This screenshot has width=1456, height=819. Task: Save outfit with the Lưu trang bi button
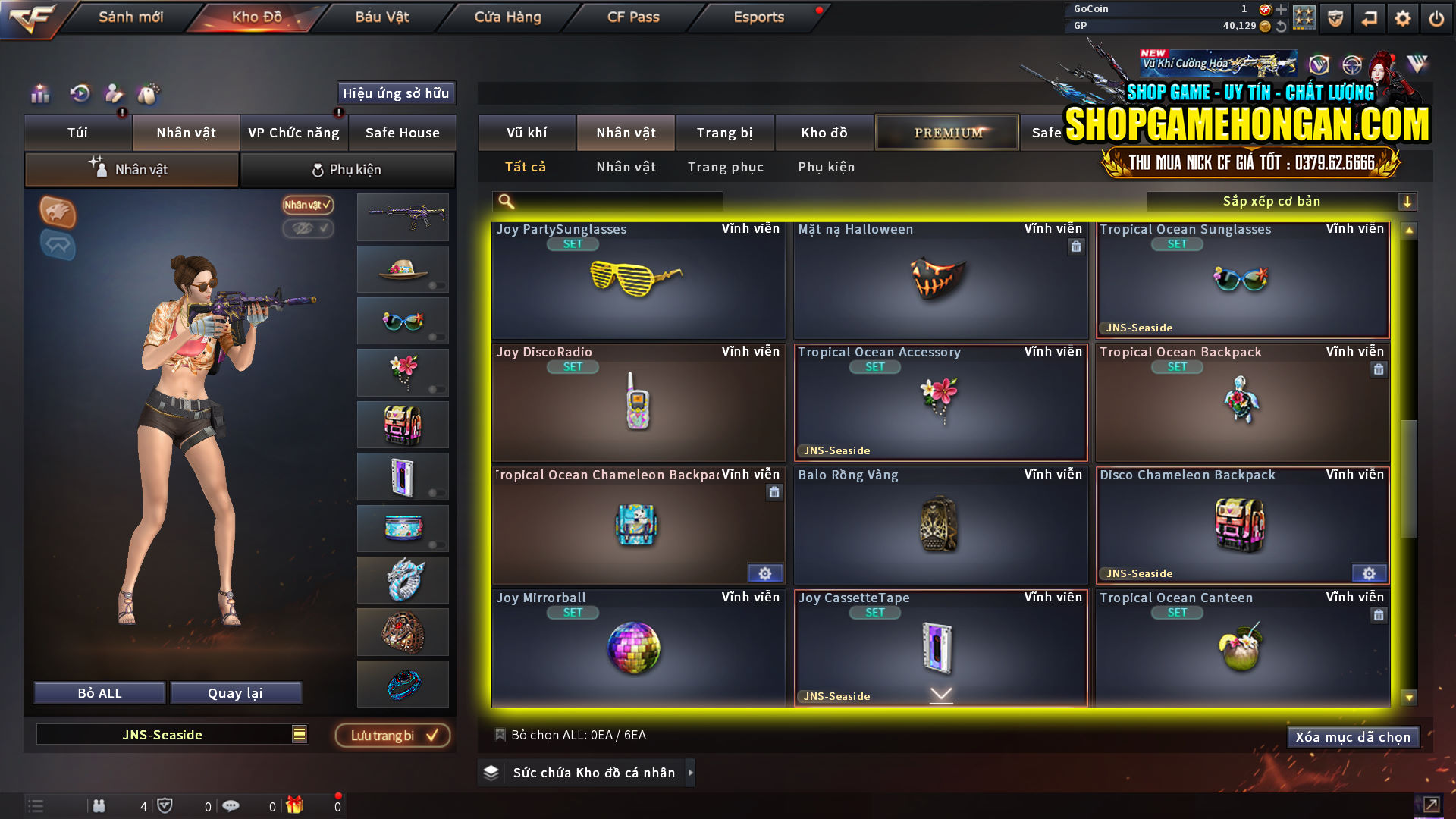(391, 734)
